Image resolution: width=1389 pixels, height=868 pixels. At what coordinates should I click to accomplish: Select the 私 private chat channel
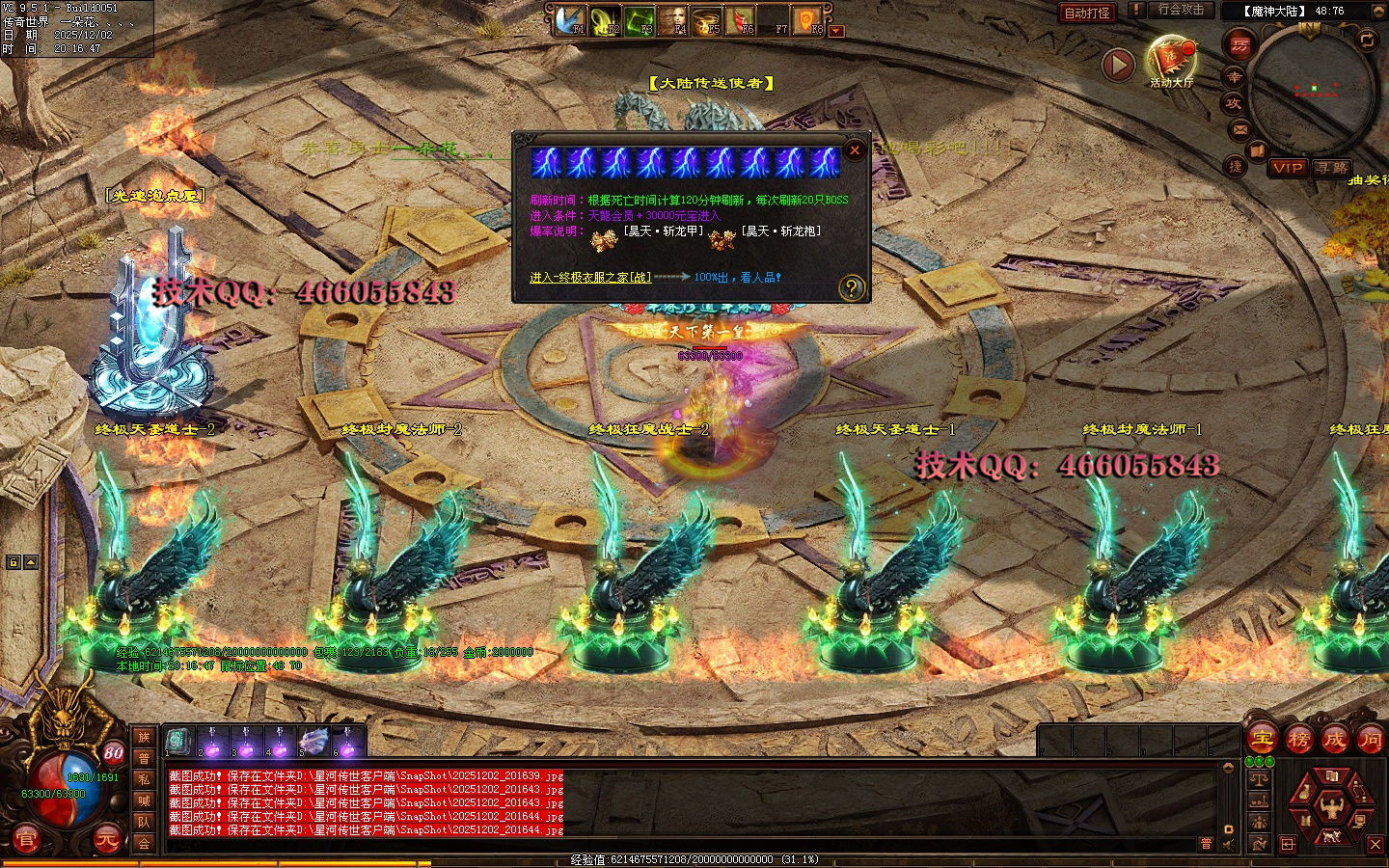pos(144,779)
